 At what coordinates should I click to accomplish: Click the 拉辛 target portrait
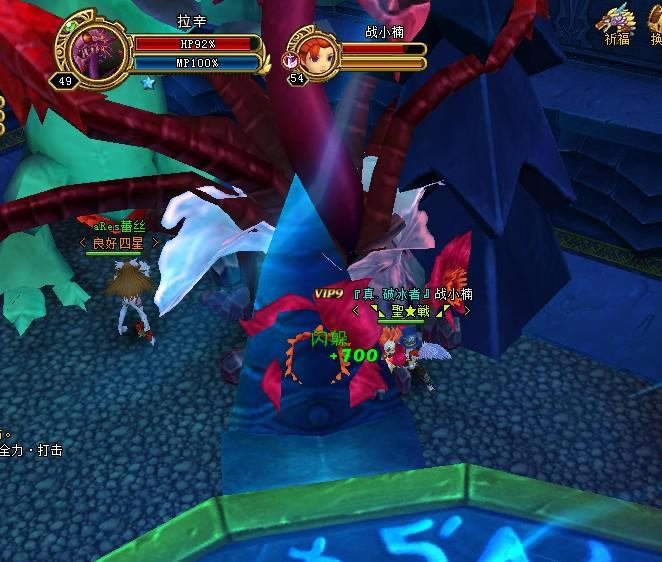pos(97,50)
